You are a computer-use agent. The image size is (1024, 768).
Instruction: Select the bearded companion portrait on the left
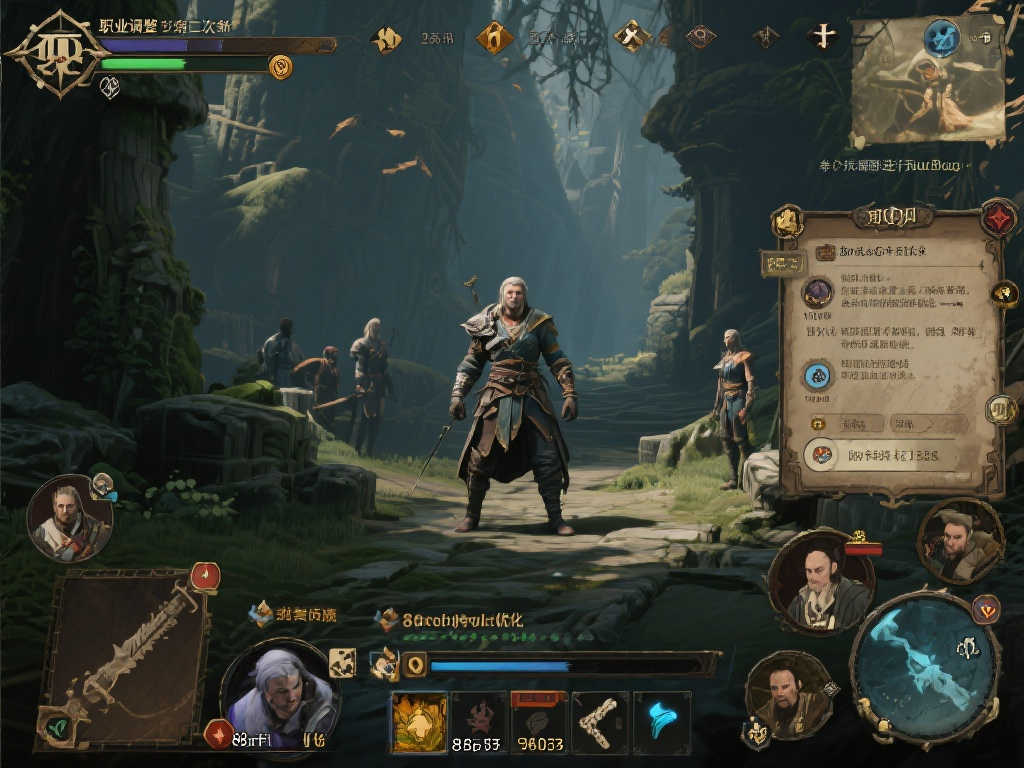(x=68, y=518)
